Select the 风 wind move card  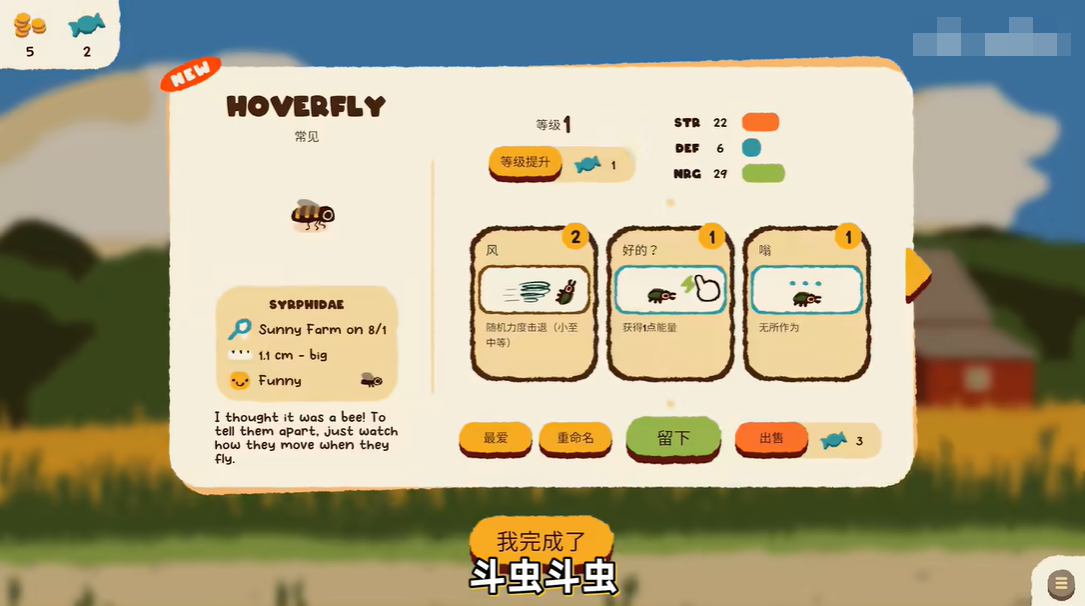532,302
